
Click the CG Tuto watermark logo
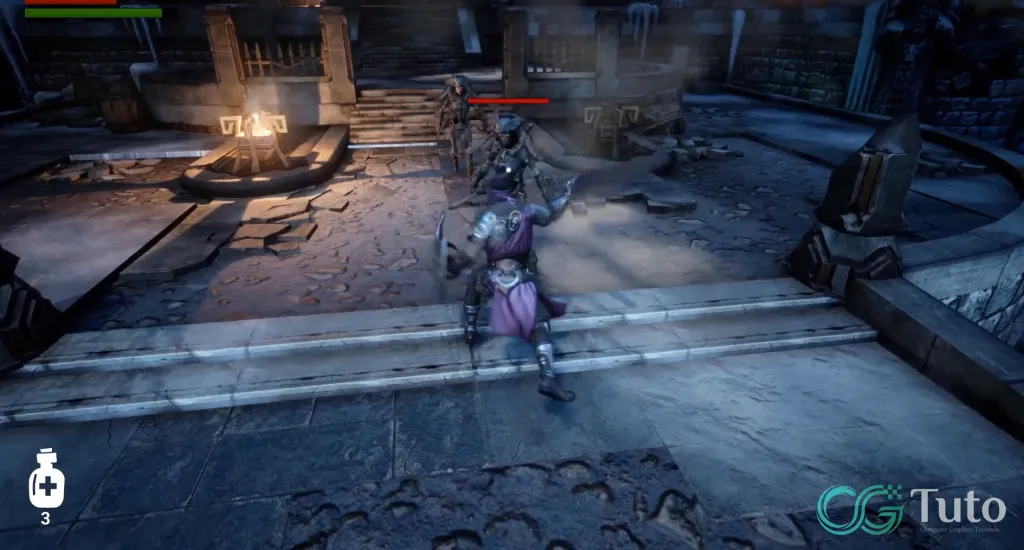[x=910, y=508]
